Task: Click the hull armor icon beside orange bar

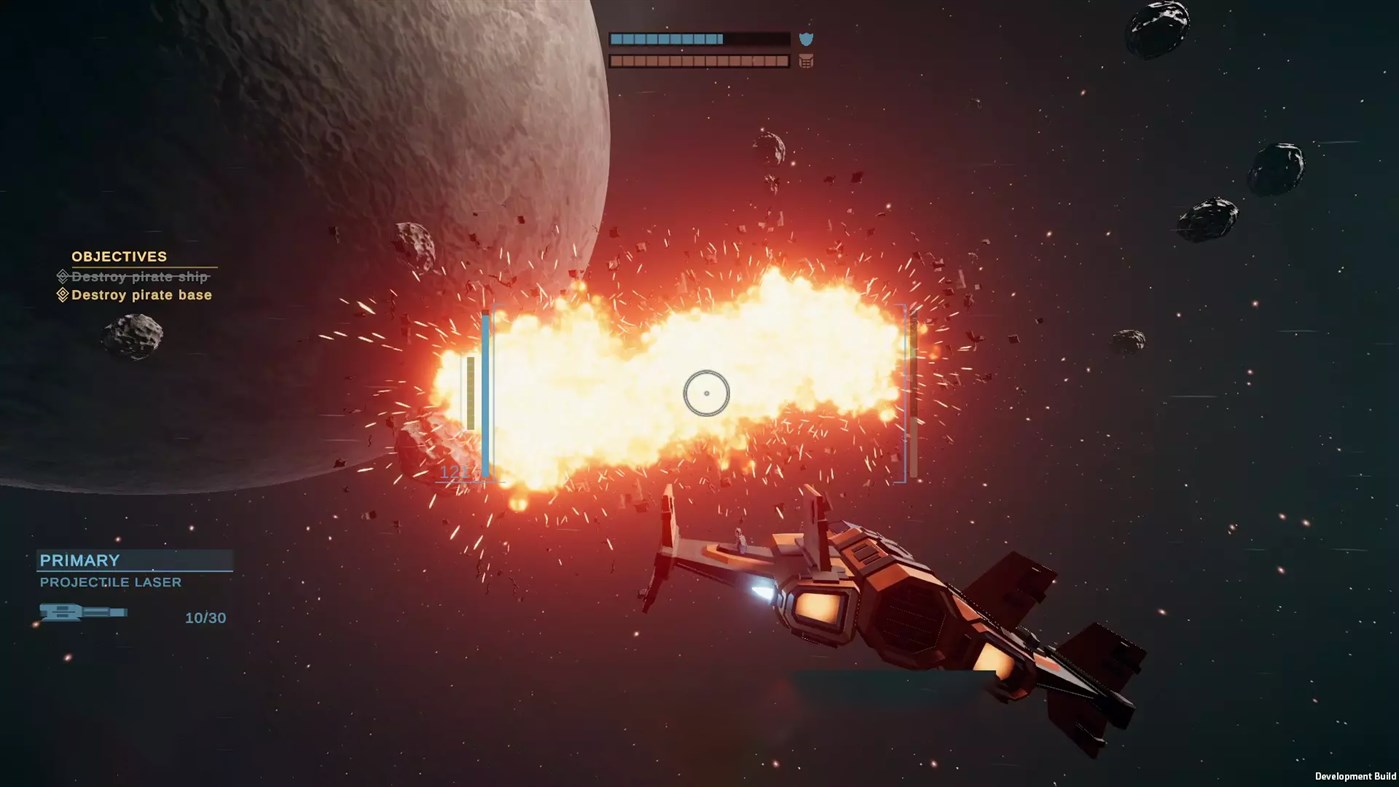Action: (x=805, y=60)
